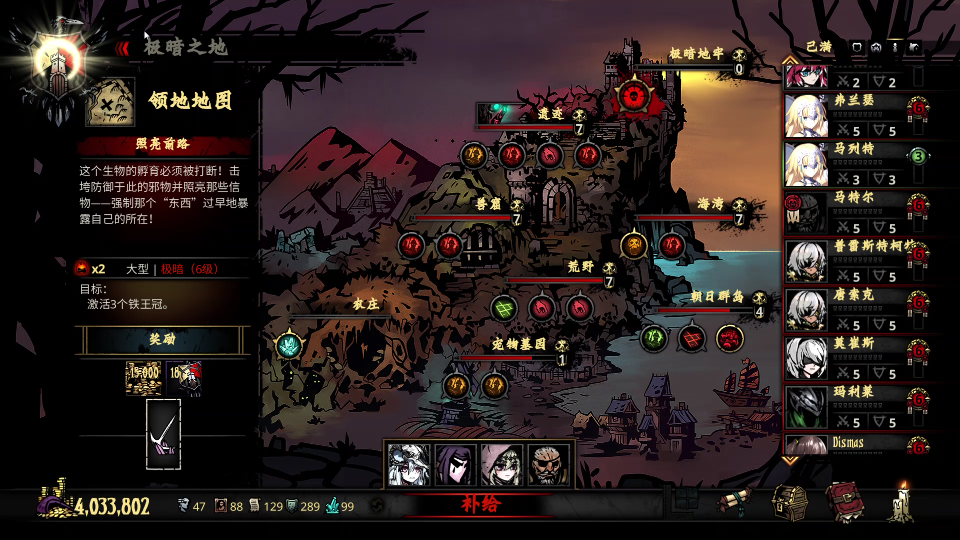
Task: Select the white-haired first party member portrait
Action: (408, 465)
